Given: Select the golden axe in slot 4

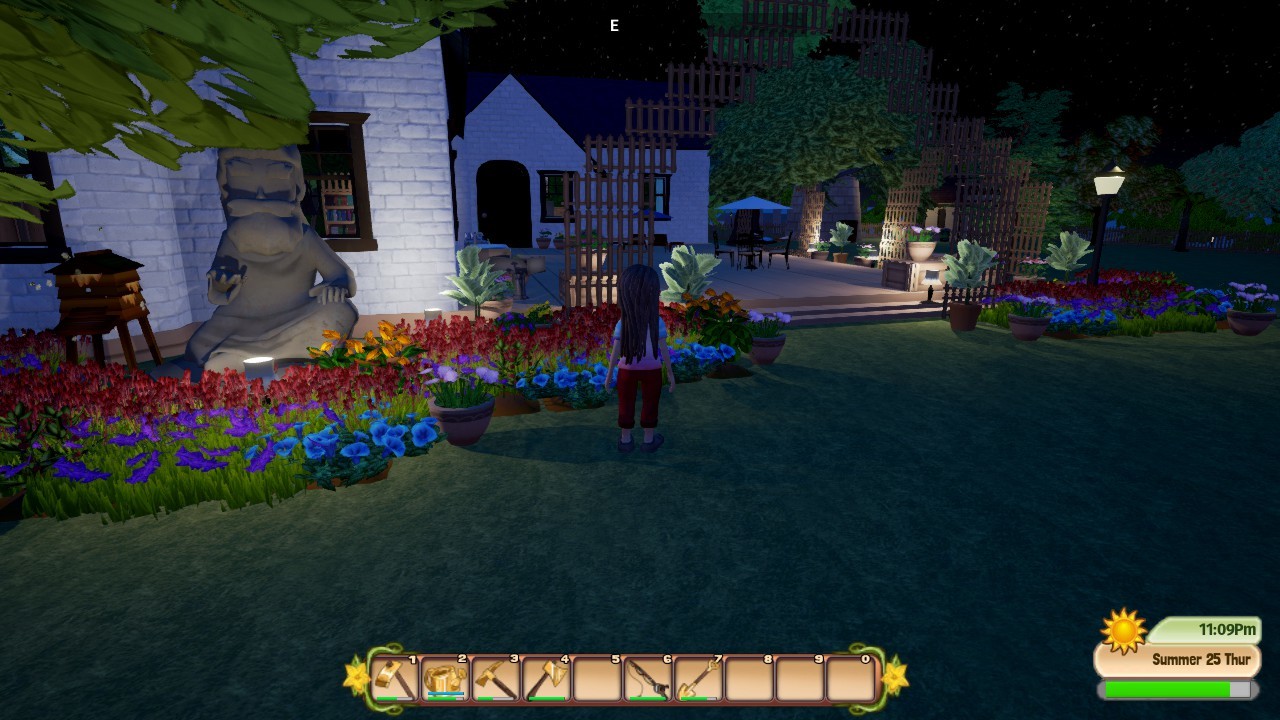Looking at the screenshot, I should click(547, 679).
